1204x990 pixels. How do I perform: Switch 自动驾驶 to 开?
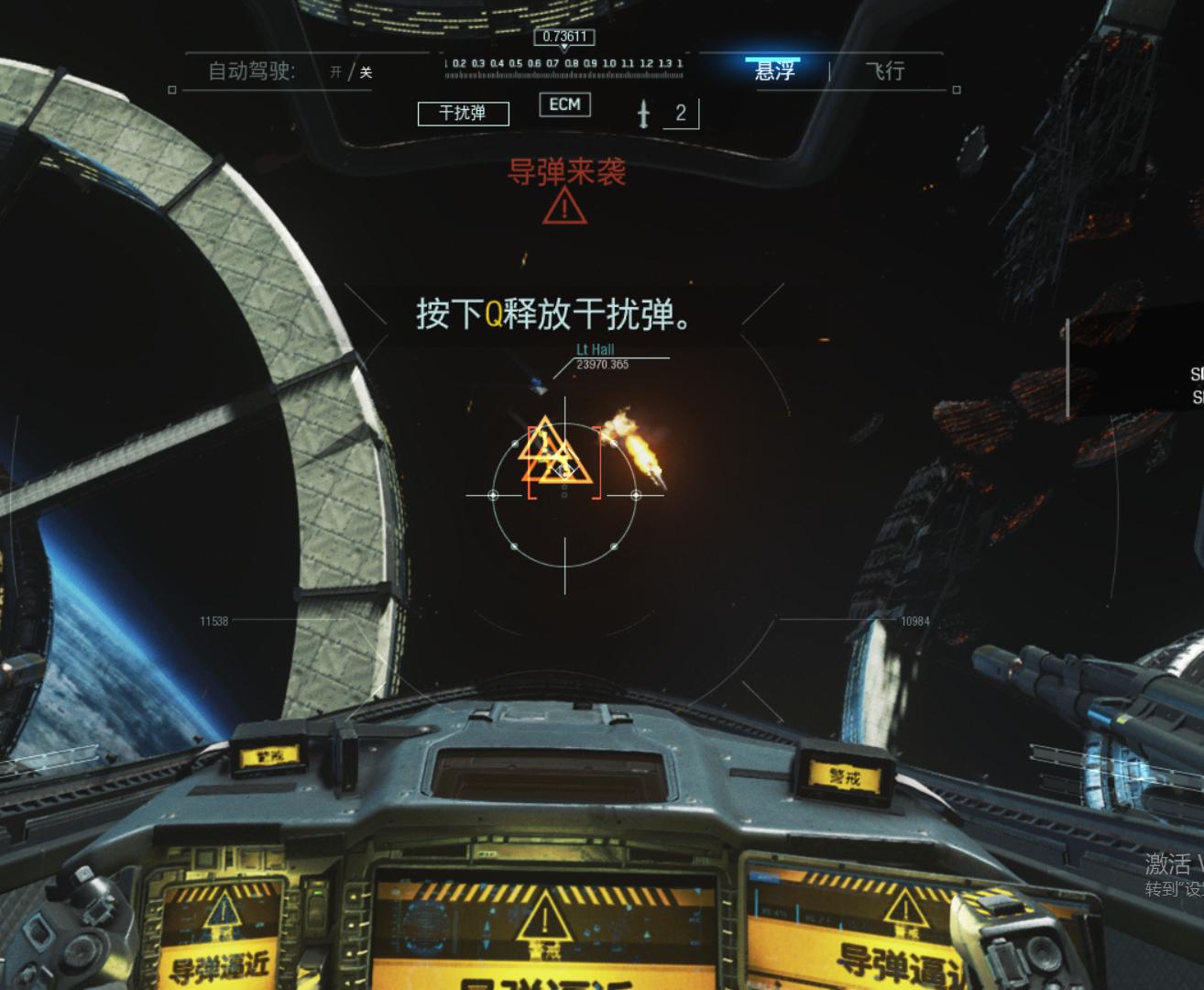[334, 71]
